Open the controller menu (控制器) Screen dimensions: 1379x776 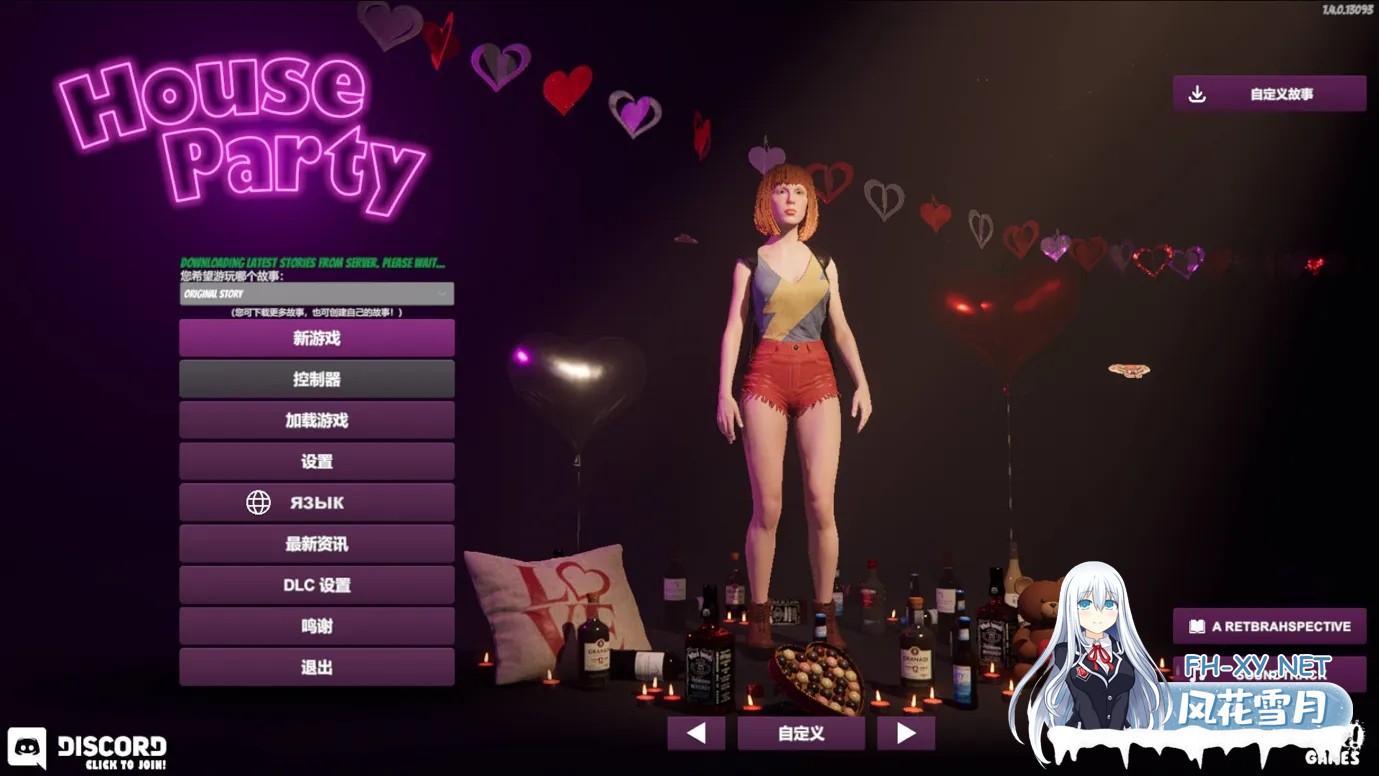point(316,379)
